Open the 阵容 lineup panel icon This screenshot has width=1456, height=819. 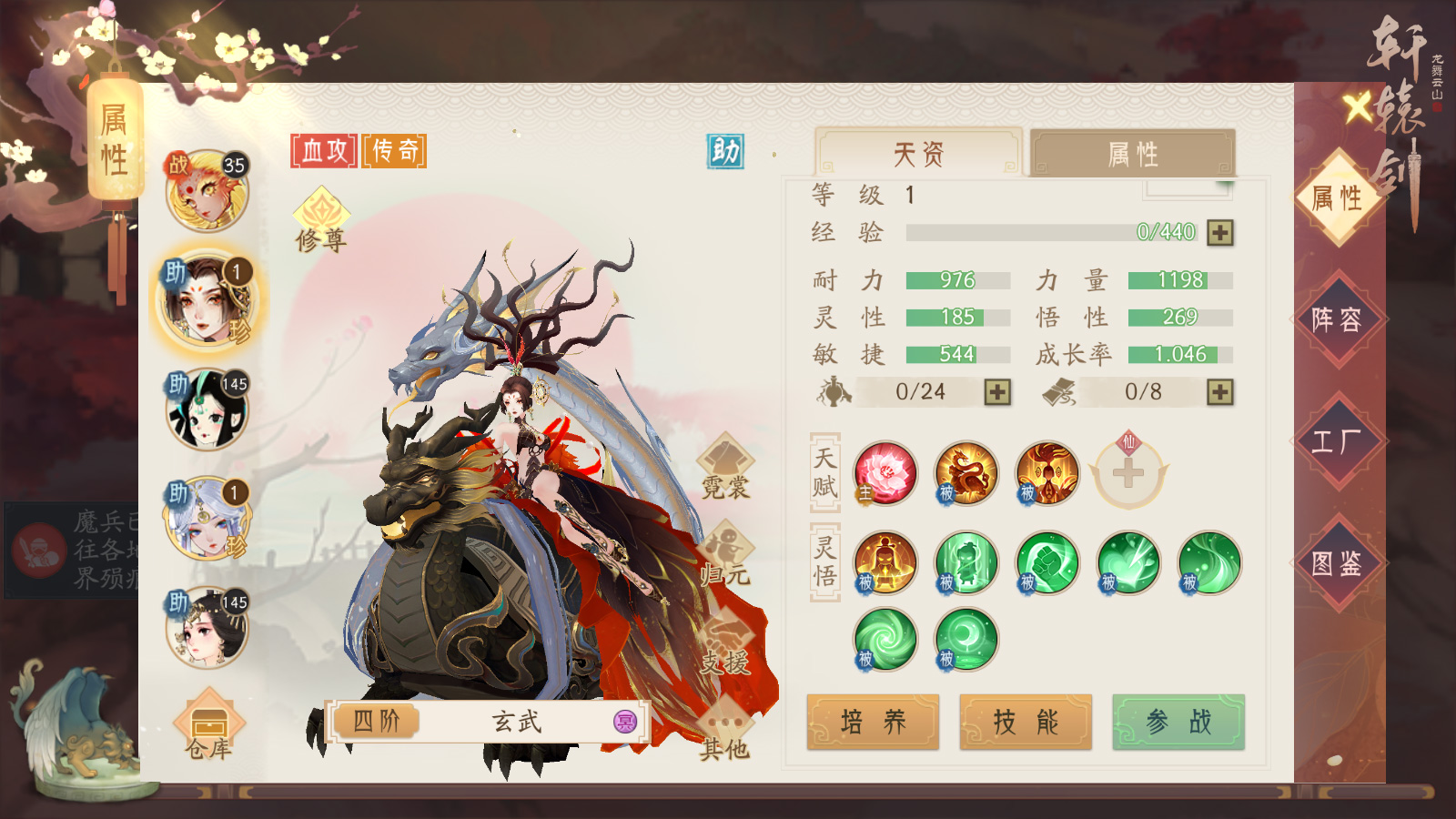1340,318
